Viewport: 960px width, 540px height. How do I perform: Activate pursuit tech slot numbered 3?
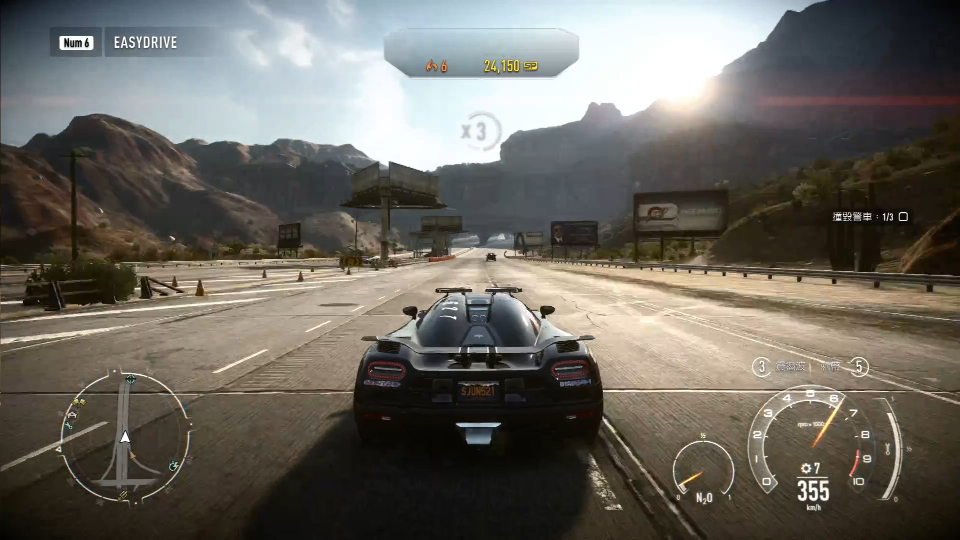[762, 367]
